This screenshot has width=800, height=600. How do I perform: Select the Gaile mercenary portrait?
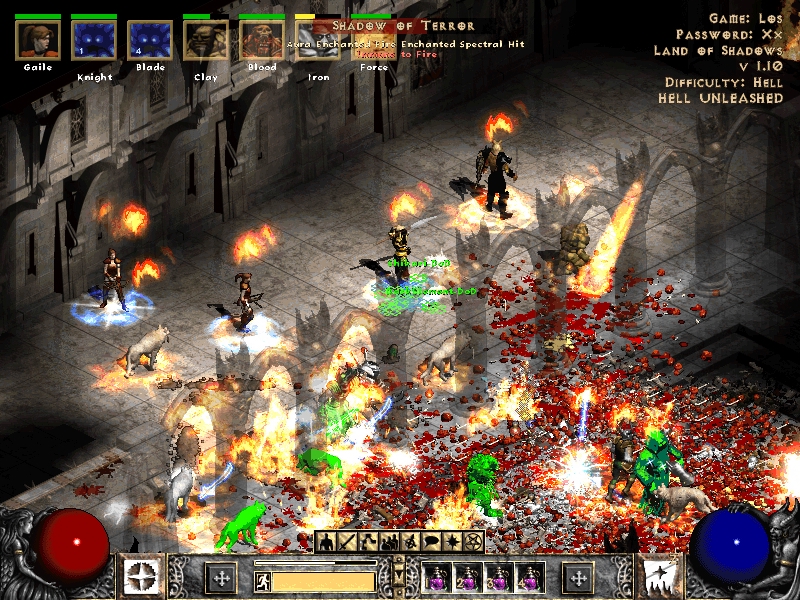[38, 40]
